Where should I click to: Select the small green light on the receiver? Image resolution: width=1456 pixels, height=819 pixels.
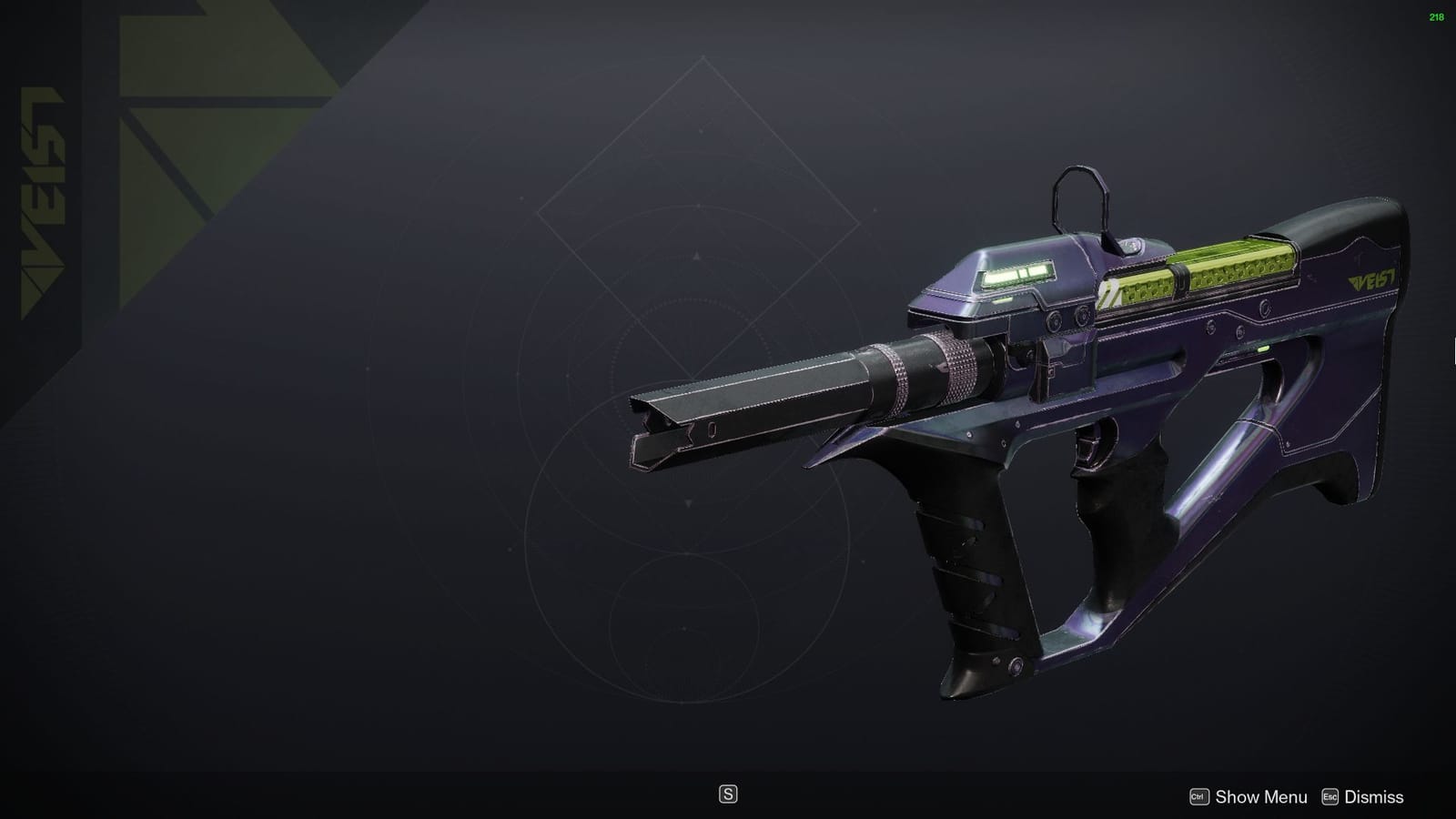[x=1261, y=349]
